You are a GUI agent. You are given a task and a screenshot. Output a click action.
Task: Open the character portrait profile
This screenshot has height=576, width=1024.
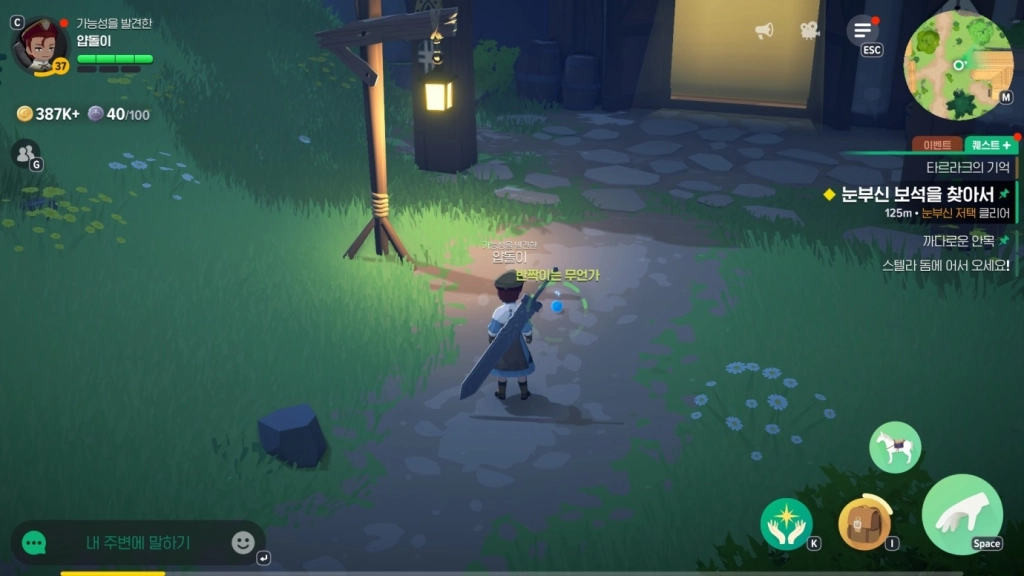(x=40, y=45)
